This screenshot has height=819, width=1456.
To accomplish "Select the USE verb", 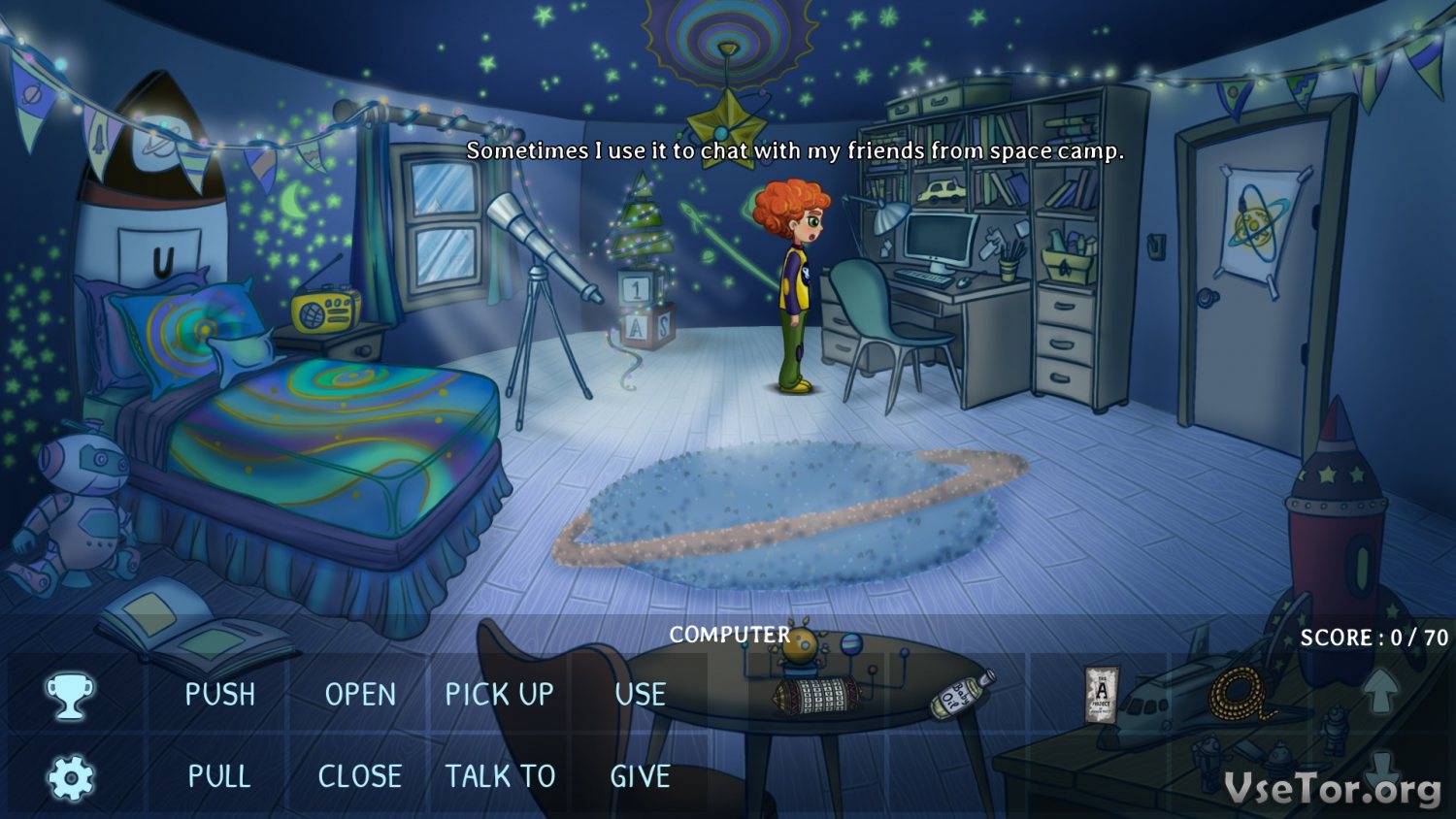I will pos(640,695).
